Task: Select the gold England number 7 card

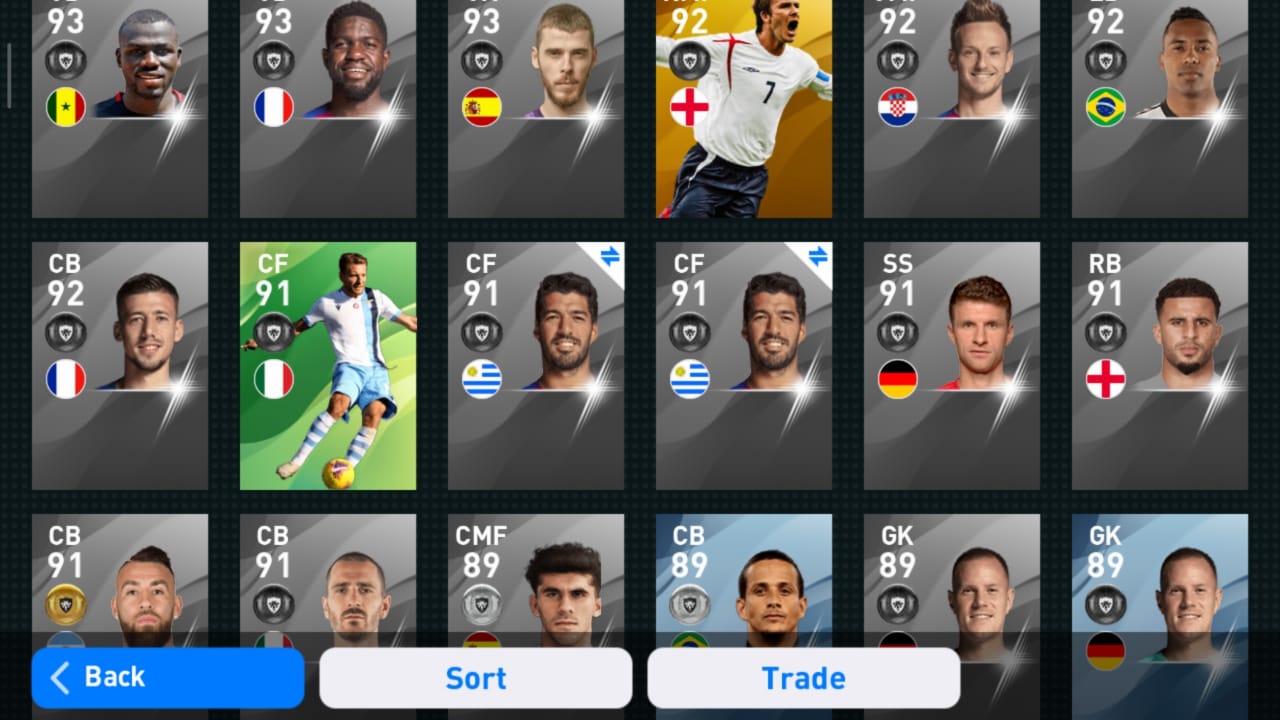Action: (744, 108)
